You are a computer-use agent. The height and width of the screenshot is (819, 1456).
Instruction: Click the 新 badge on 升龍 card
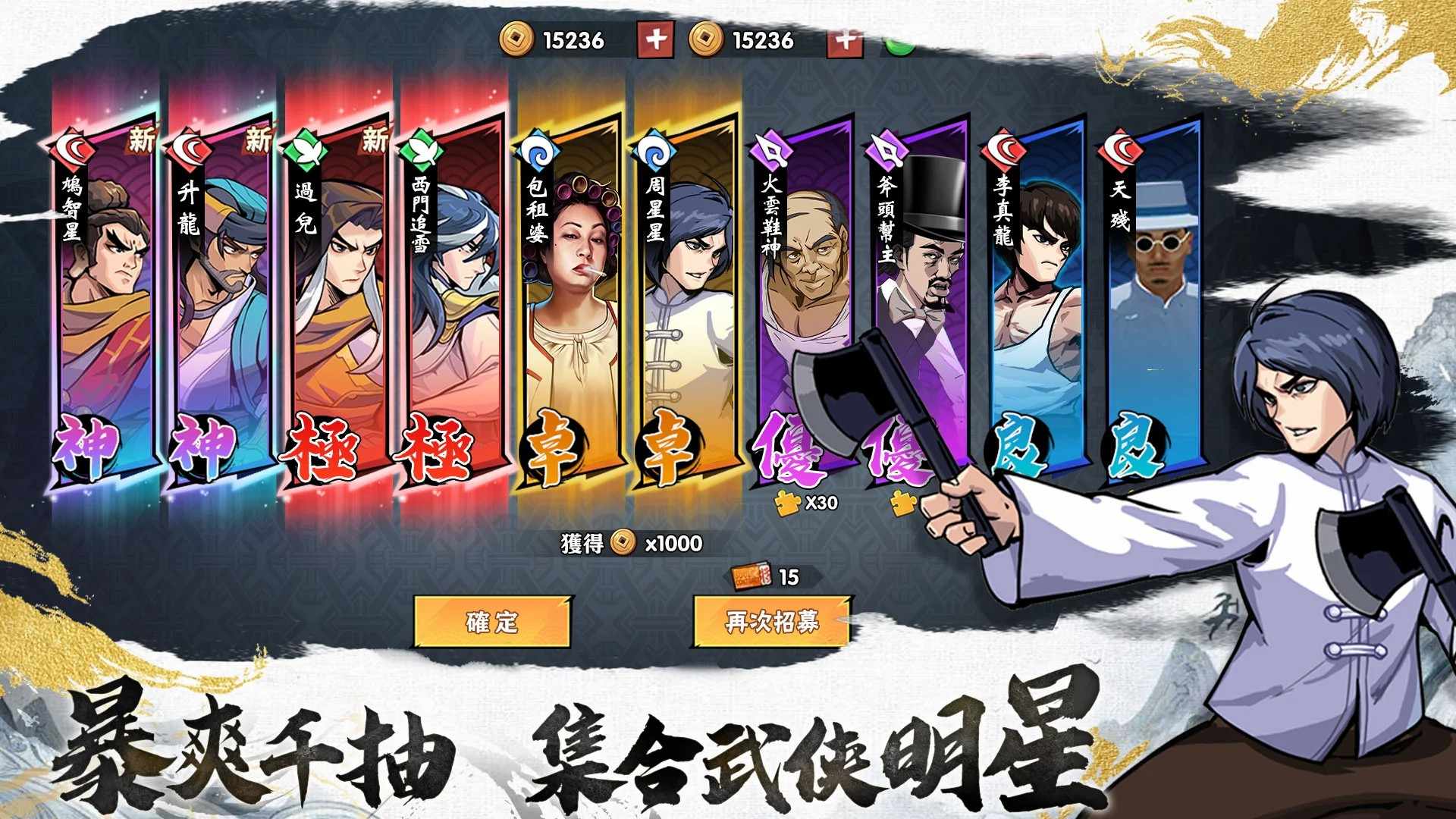(x=258, y=140)
